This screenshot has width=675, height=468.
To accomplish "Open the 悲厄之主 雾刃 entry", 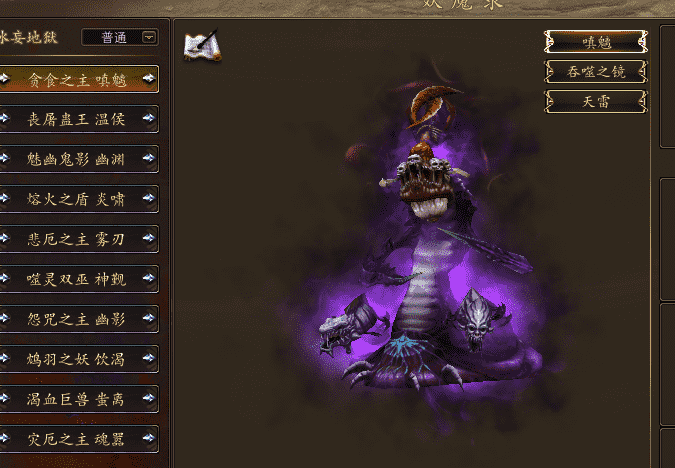I will (78, 239).
